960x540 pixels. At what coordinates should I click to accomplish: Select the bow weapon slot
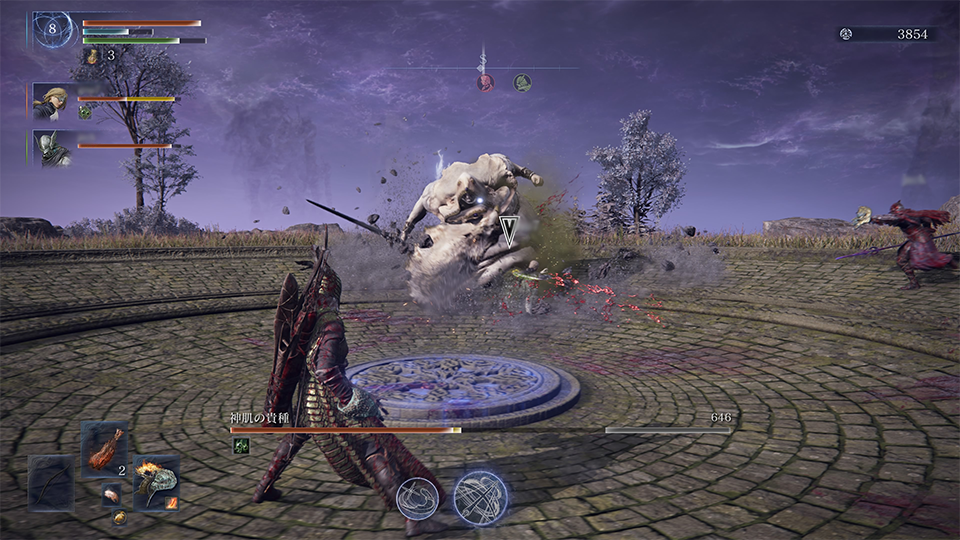pyautogui.click(x=50, y=484)
